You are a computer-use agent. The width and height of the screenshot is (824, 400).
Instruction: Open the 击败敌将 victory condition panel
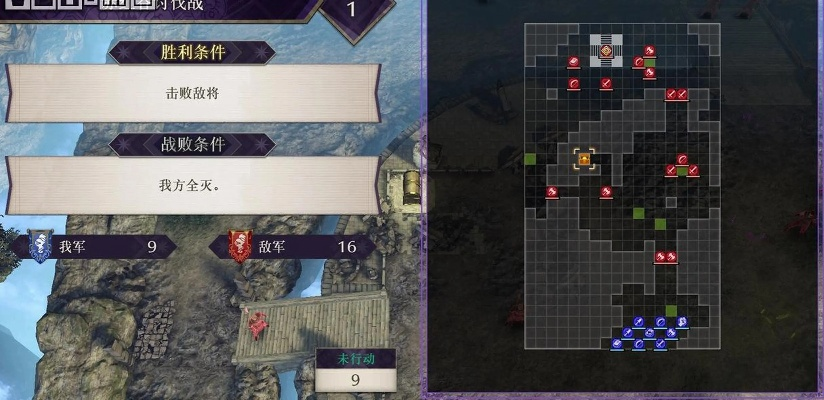[192, 93]
